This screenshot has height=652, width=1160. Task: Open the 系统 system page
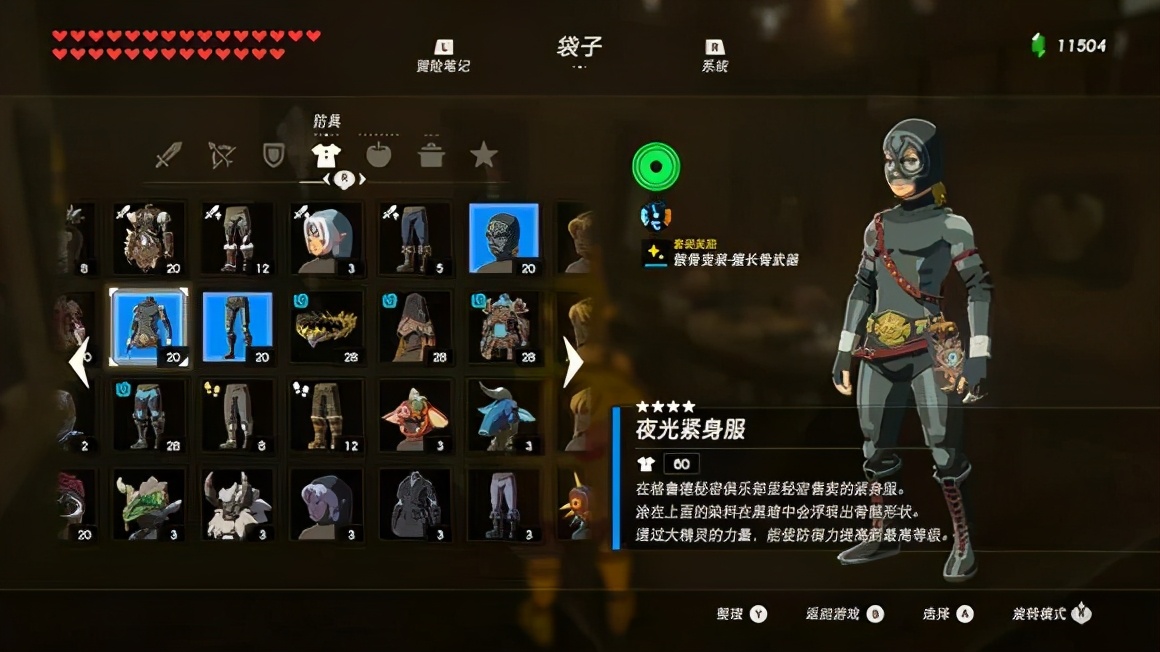[715, 57]
